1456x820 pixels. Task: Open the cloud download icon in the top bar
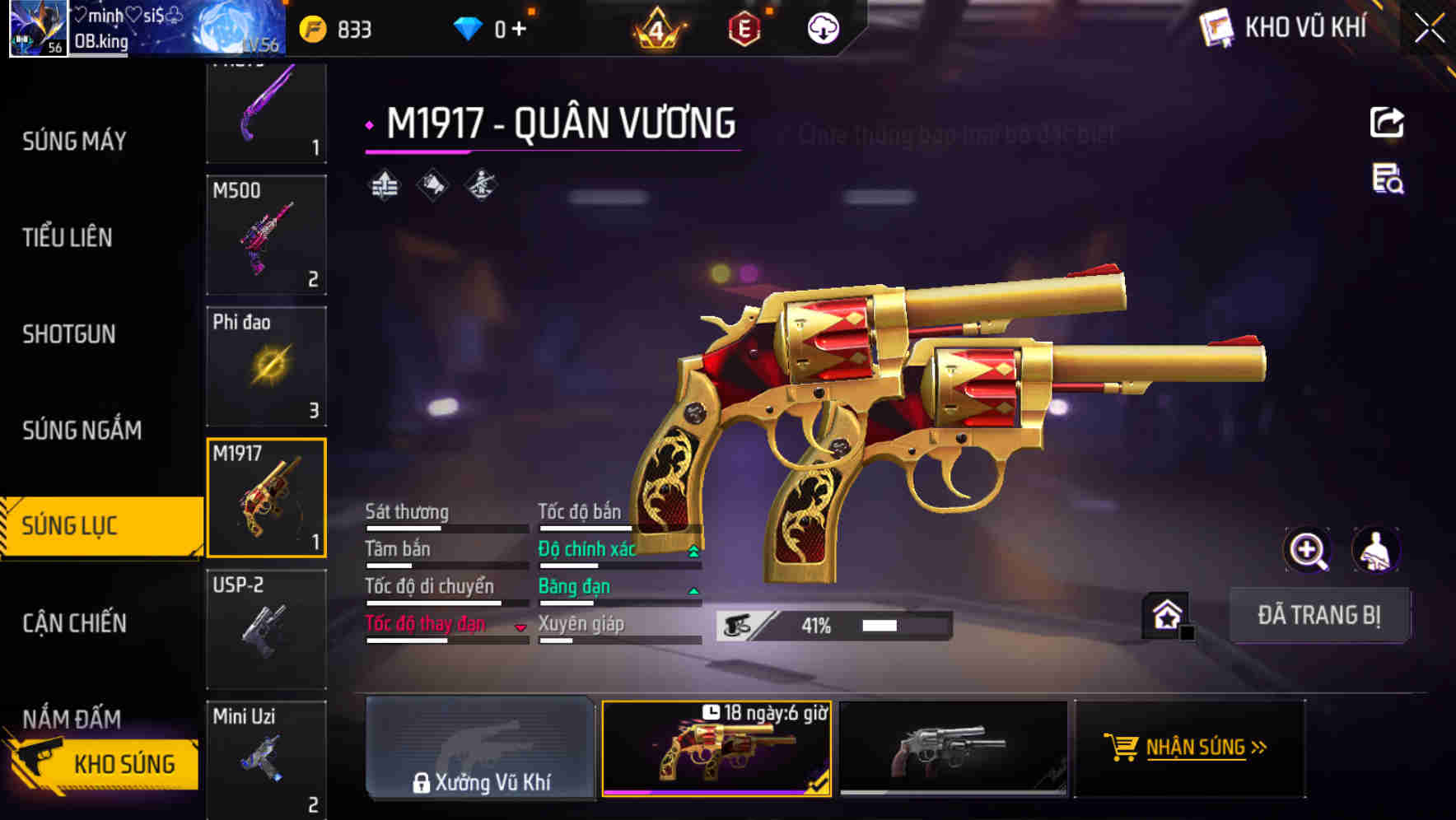tap(822, 27)
